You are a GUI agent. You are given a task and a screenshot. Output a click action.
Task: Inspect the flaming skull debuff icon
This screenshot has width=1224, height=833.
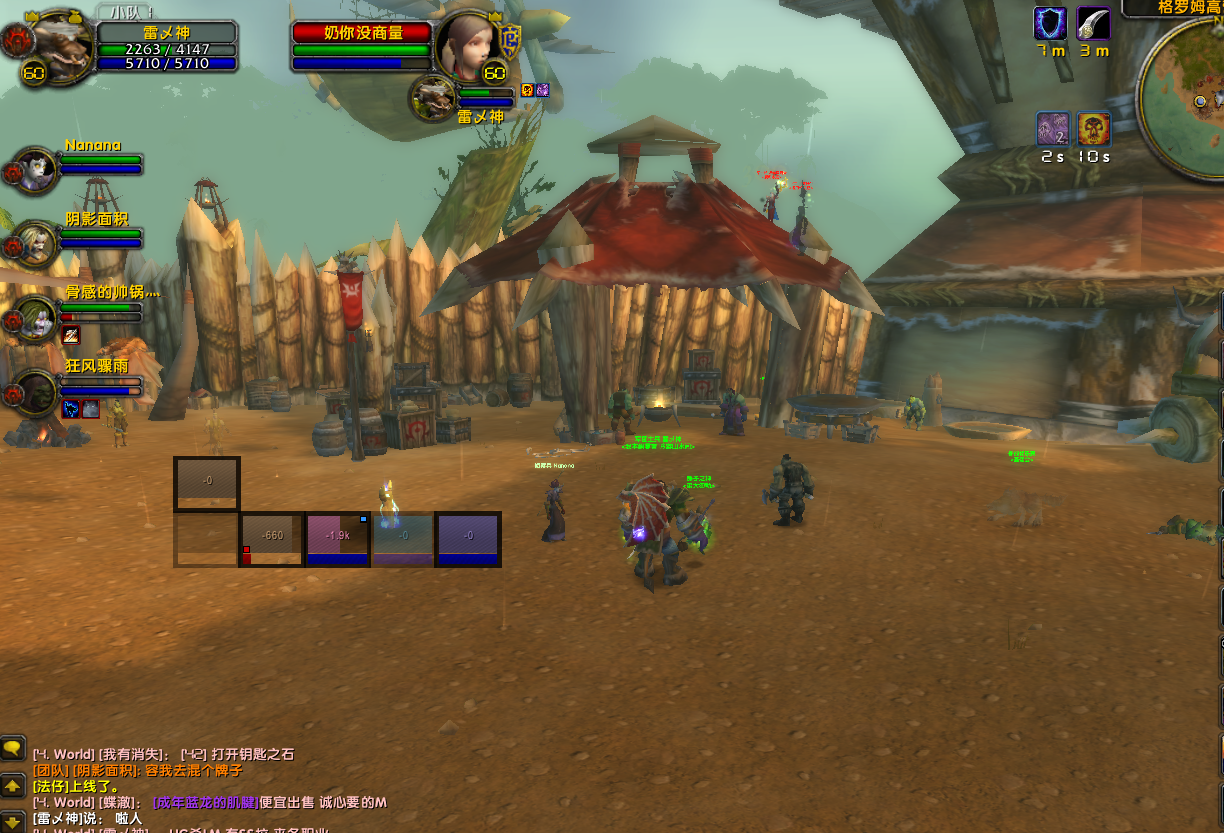(1093, 129)
